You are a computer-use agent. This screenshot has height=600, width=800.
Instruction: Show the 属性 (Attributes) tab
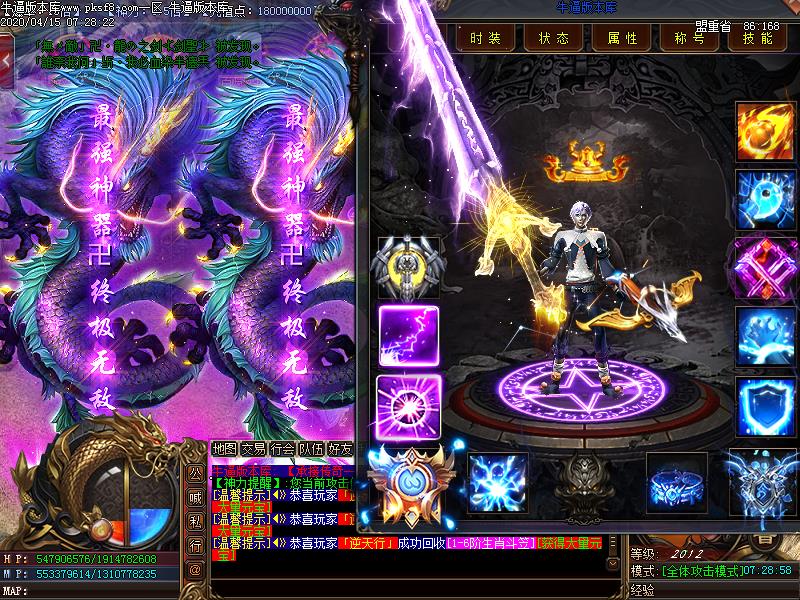[621, 38]
